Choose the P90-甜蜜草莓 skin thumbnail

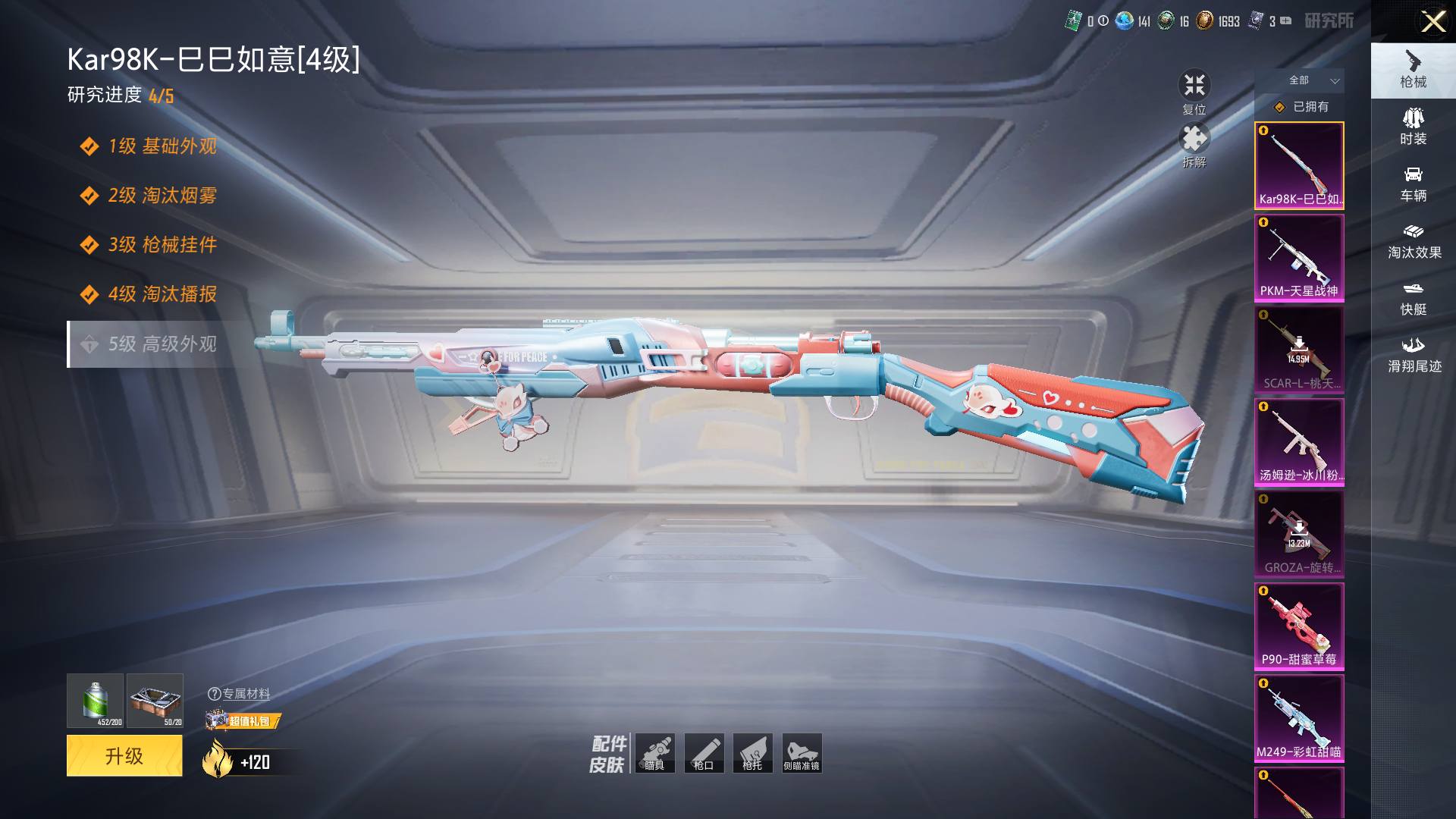tap(1299, 626)
